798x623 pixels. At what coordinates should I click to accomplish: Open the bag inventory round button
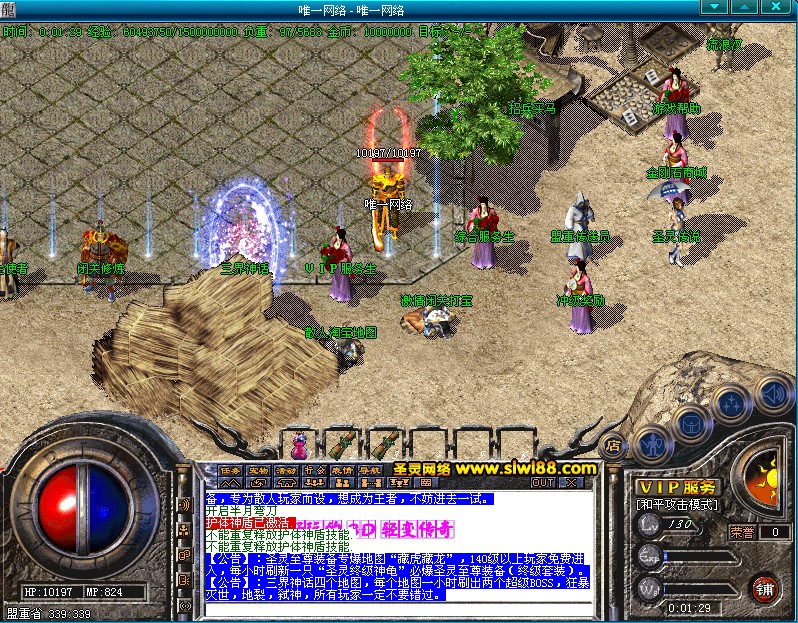(691, 424)
